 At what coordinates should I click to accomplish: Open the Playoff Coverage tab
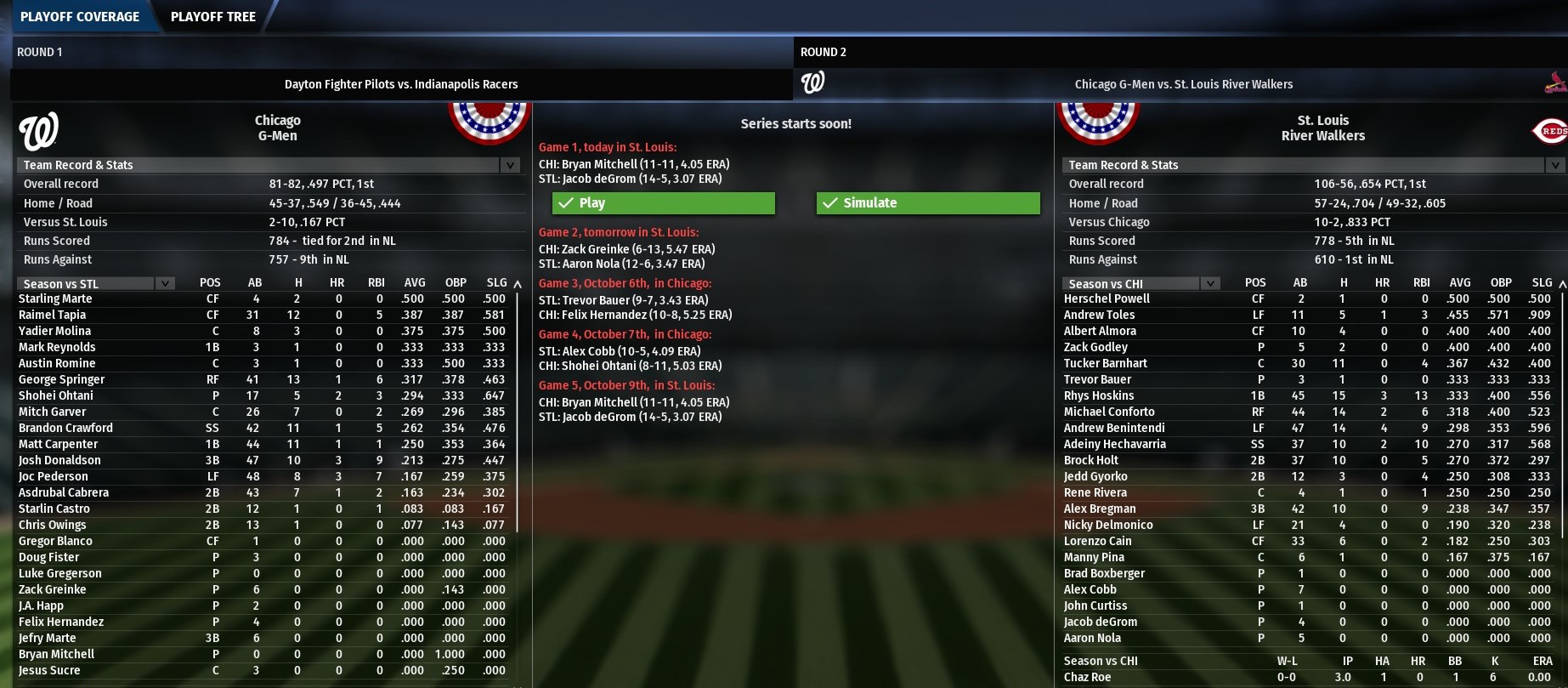[x=80, y=16]
